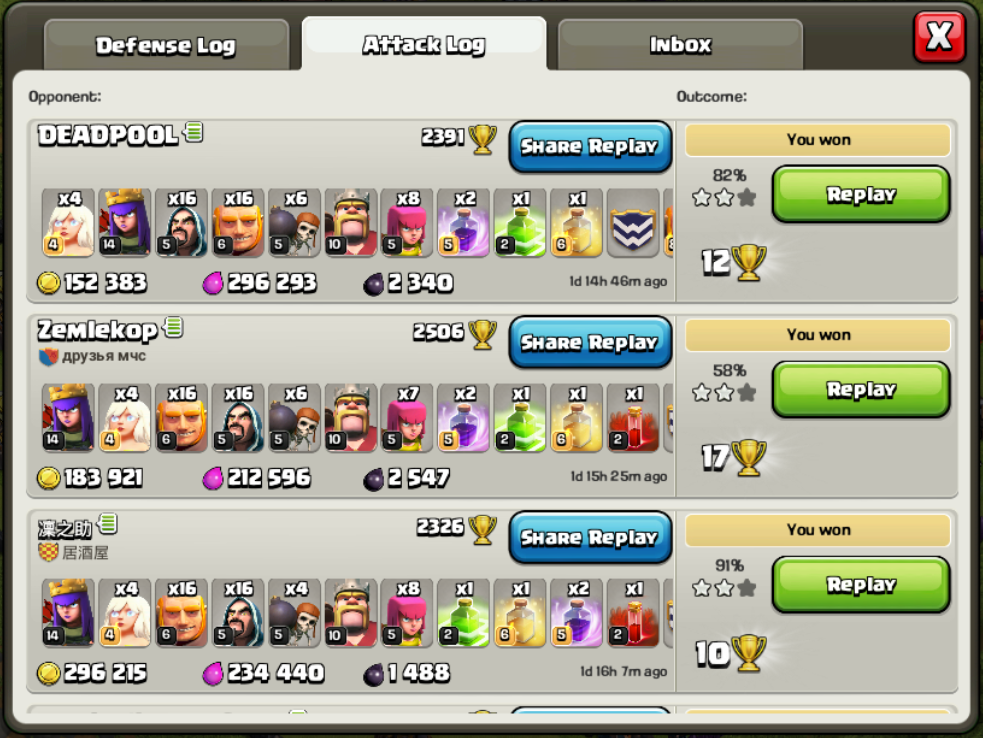Screen dimensions: 983x738
Task: Close the log window with red X
Action: click(939, 38)
